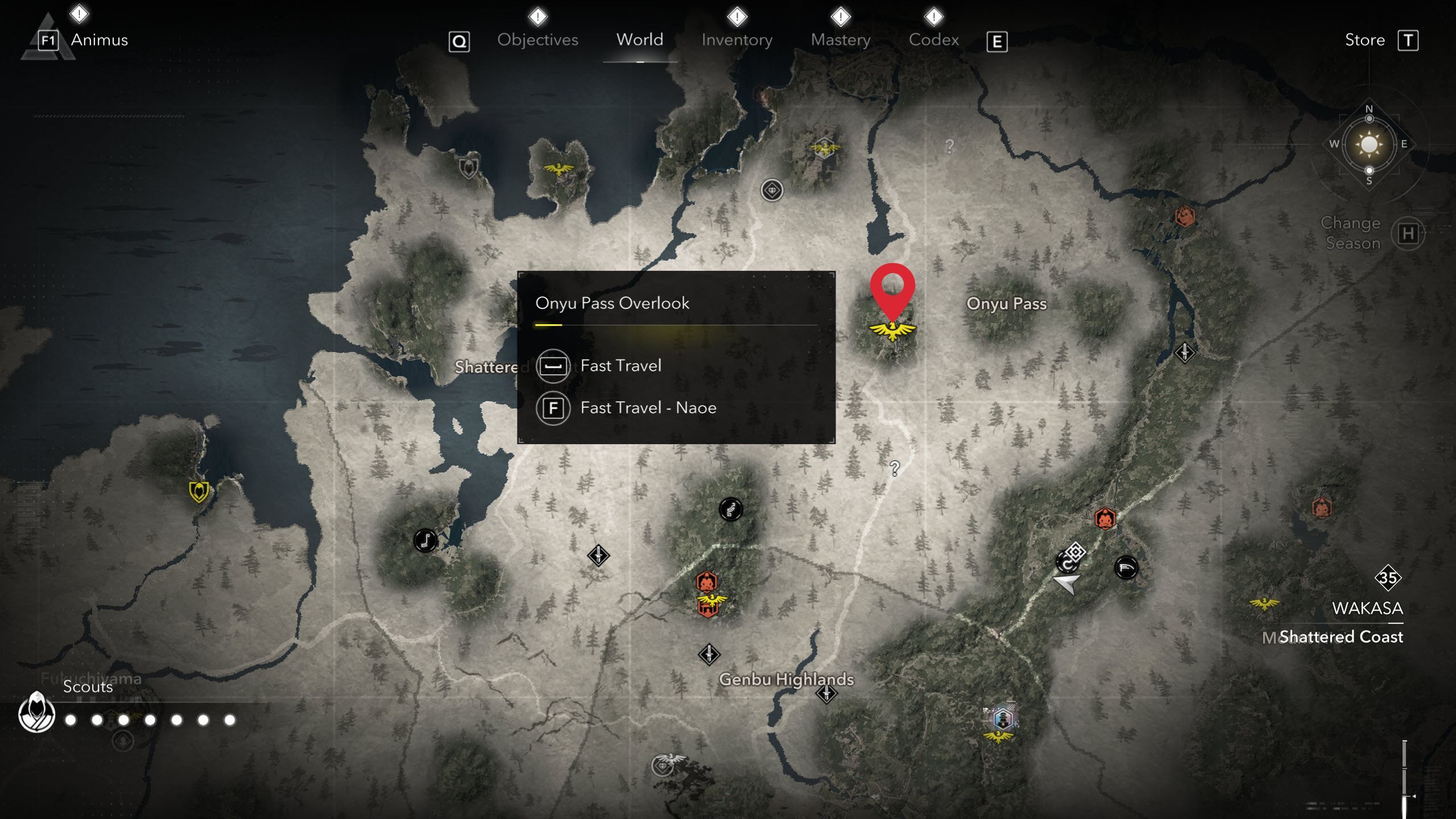Open the Inventory tab
The height and width of the screenshot is (819, 1456).
coord(737,40)
